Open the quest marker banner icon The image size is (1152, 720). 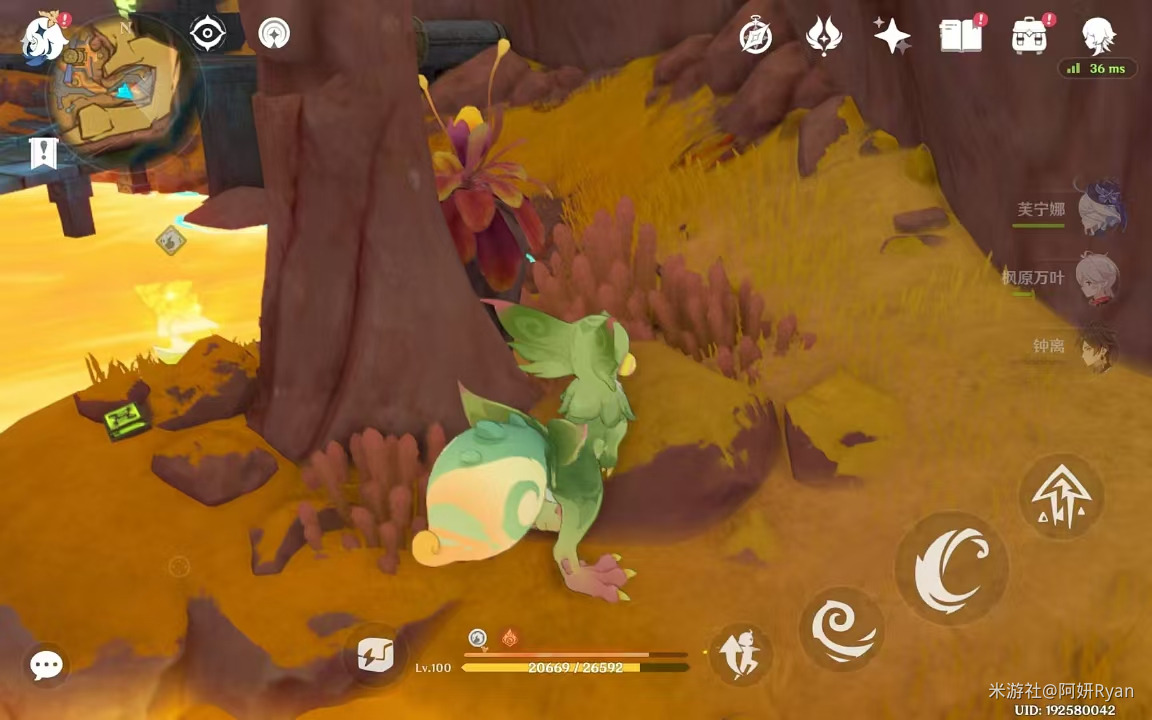pos(43,153)
